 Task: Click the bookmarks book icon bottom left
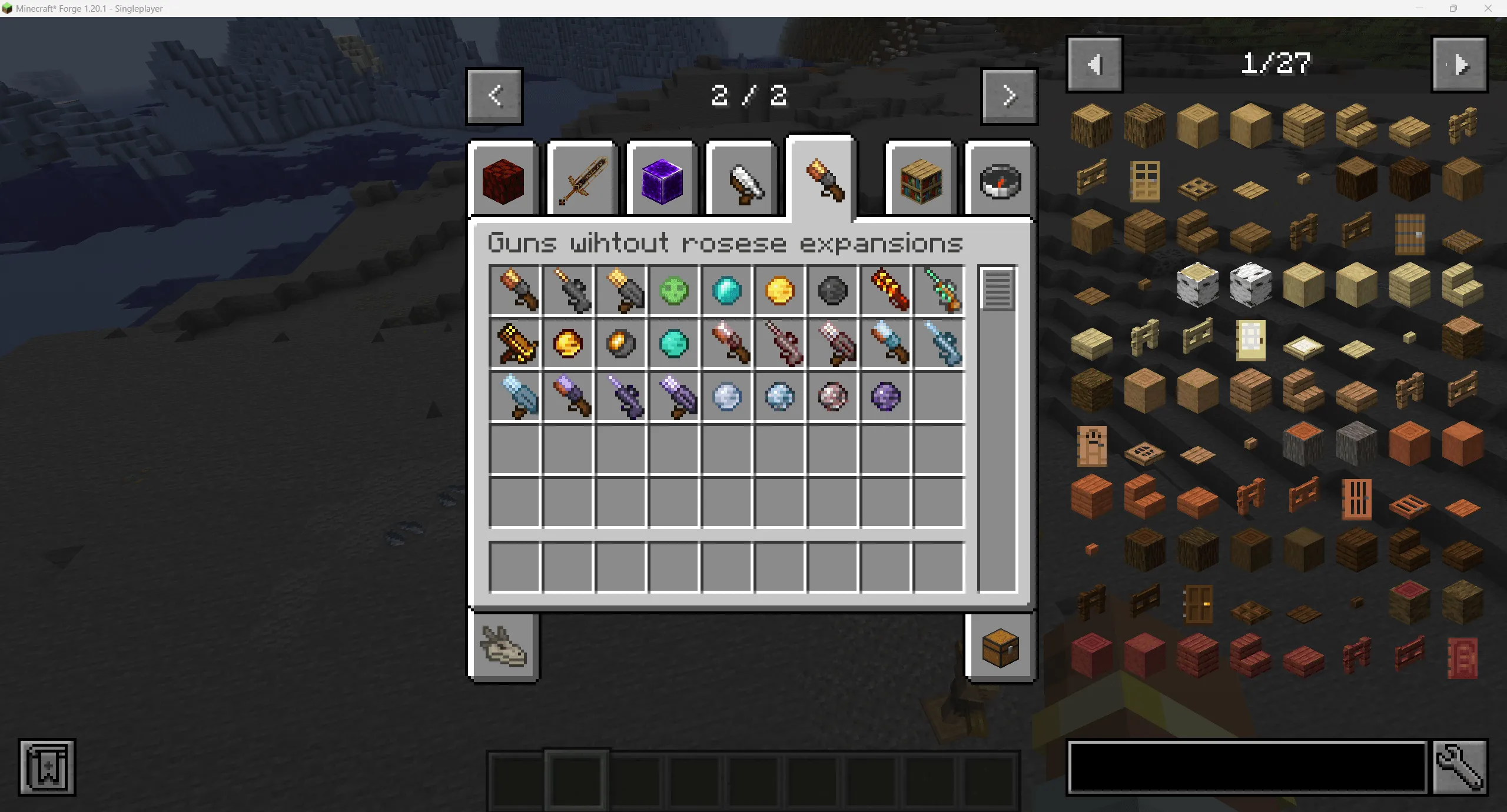point(47,768)
